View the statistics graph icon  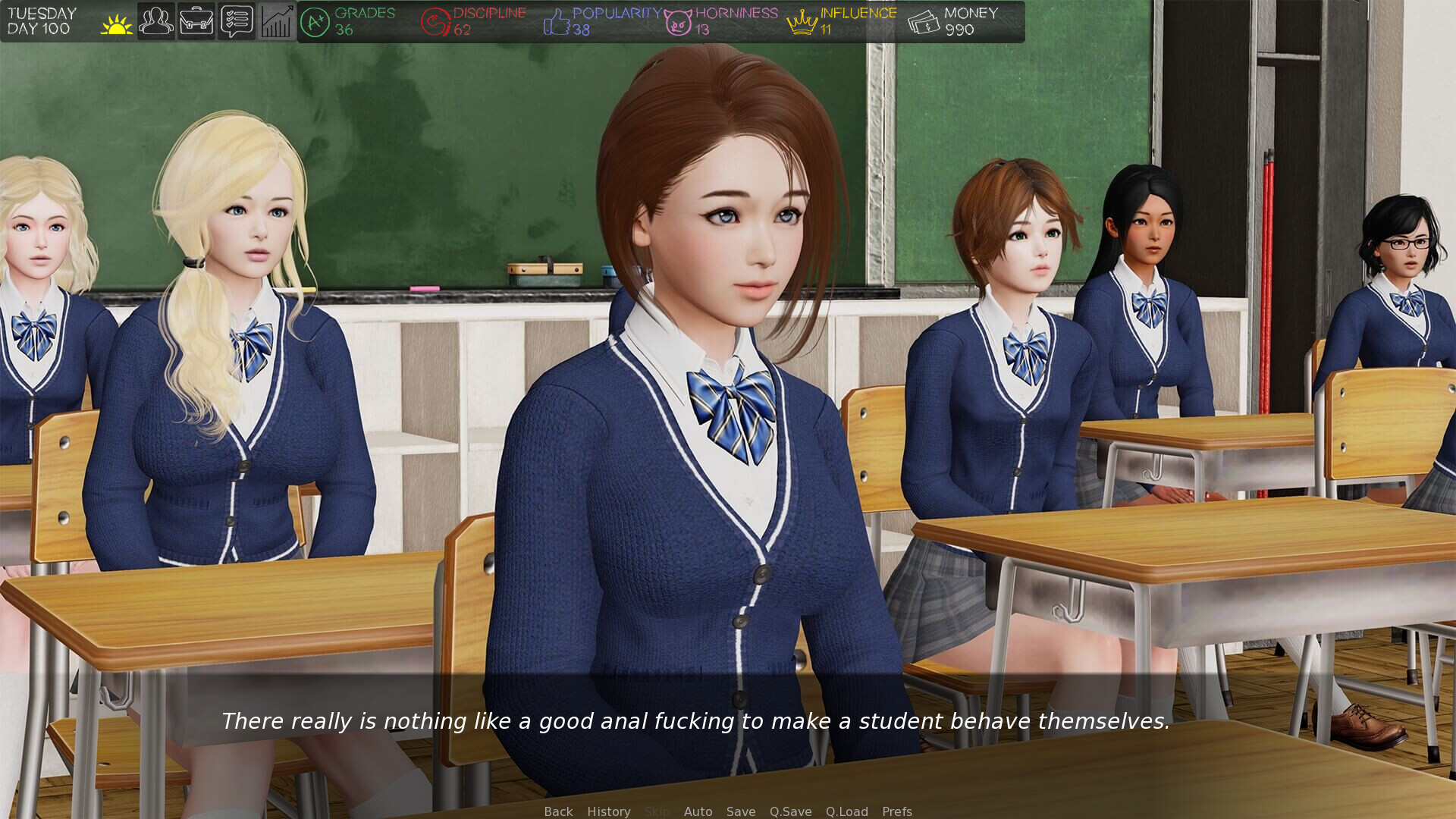(x=276, y=20)
